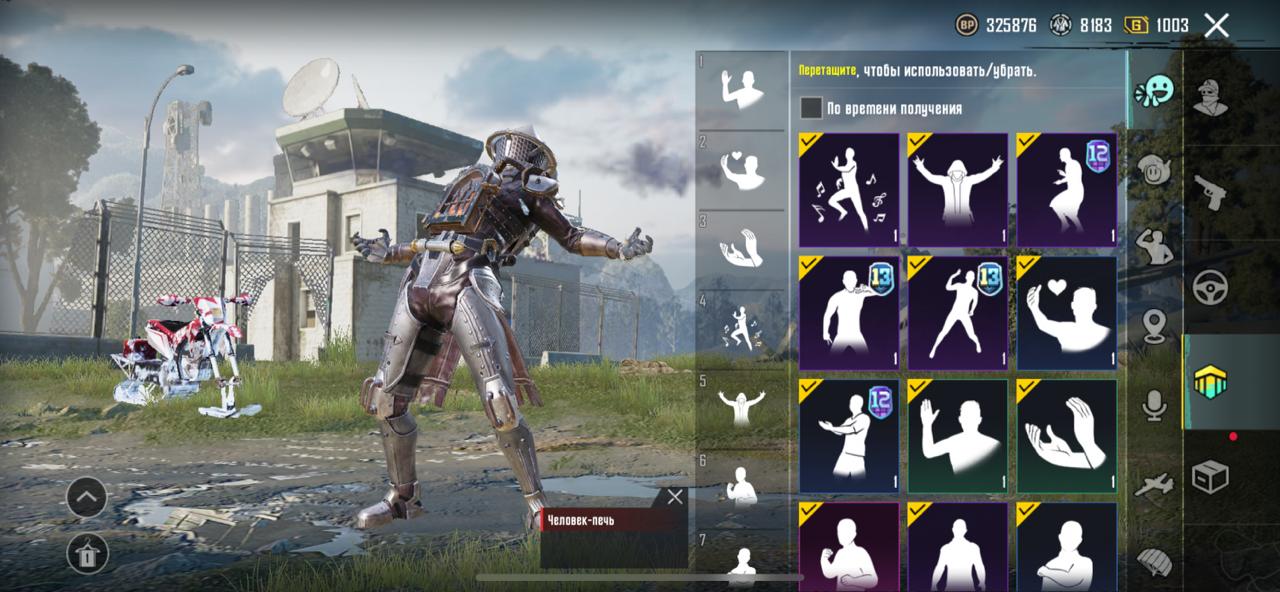Select the dancing emote with music notes in the grid
The width and height of the screenshot is (1280, 592).
click(849, 190)
